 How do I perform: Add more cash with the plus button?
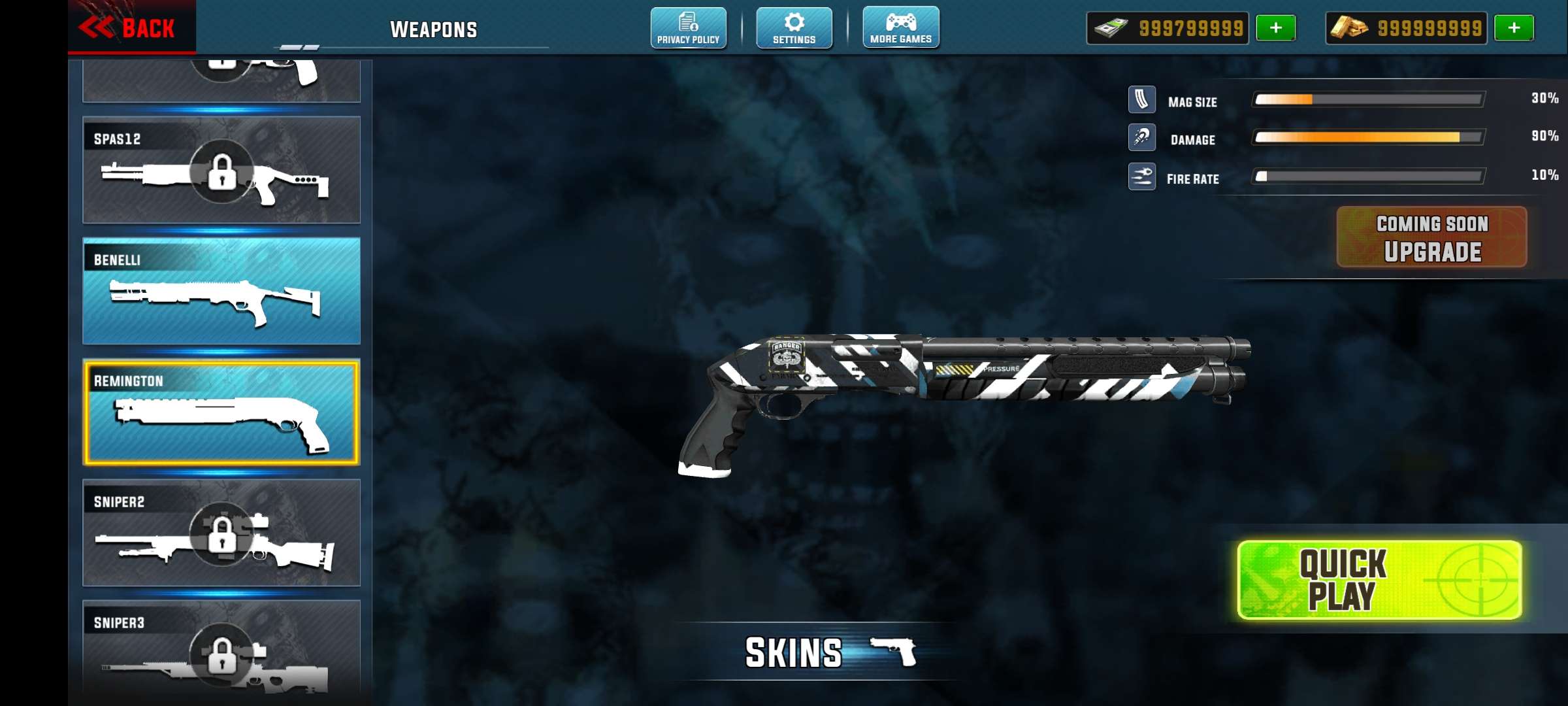[x=1275, y=28]
